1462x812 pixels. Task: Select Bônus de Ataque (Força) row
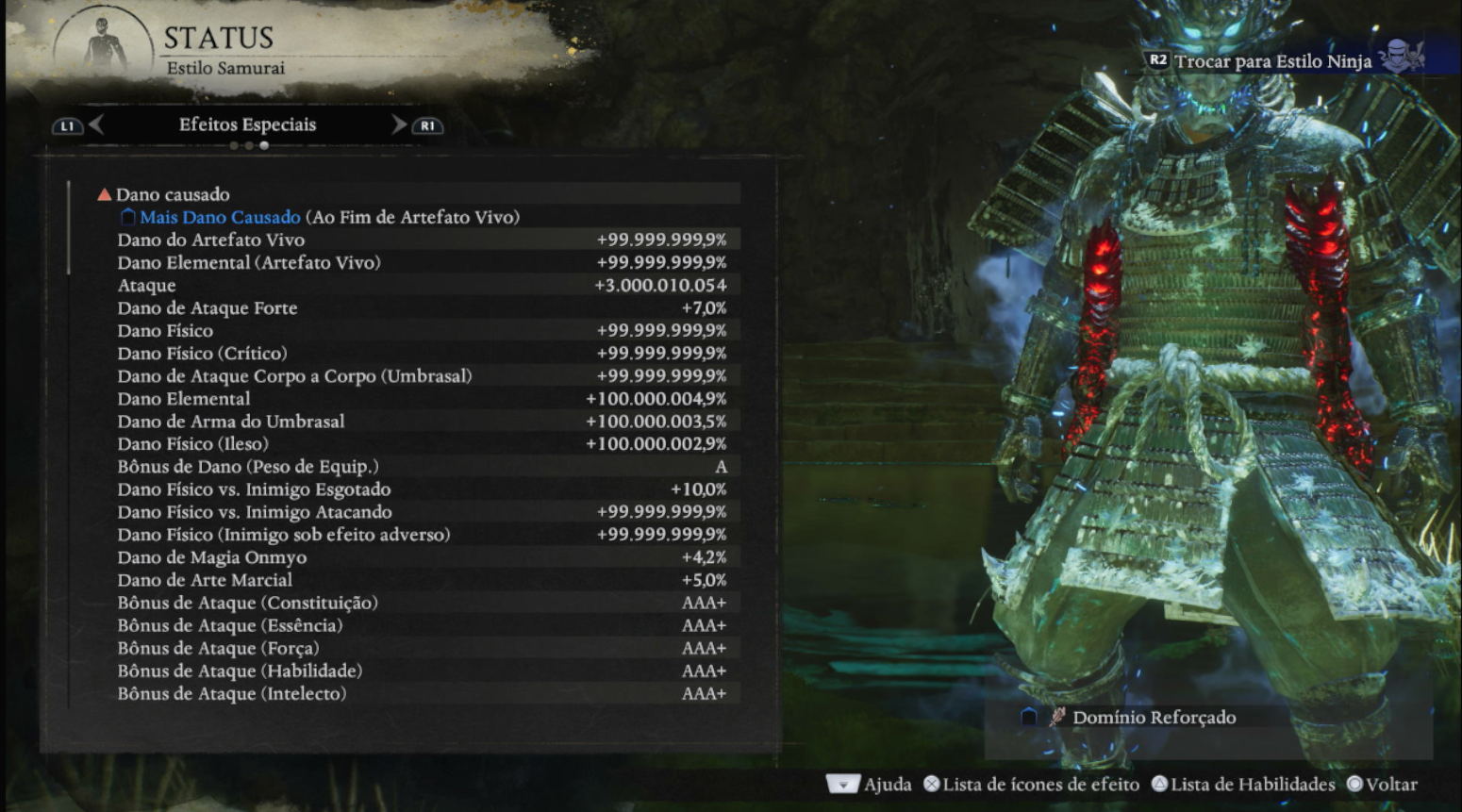click(x=420, y=648)
